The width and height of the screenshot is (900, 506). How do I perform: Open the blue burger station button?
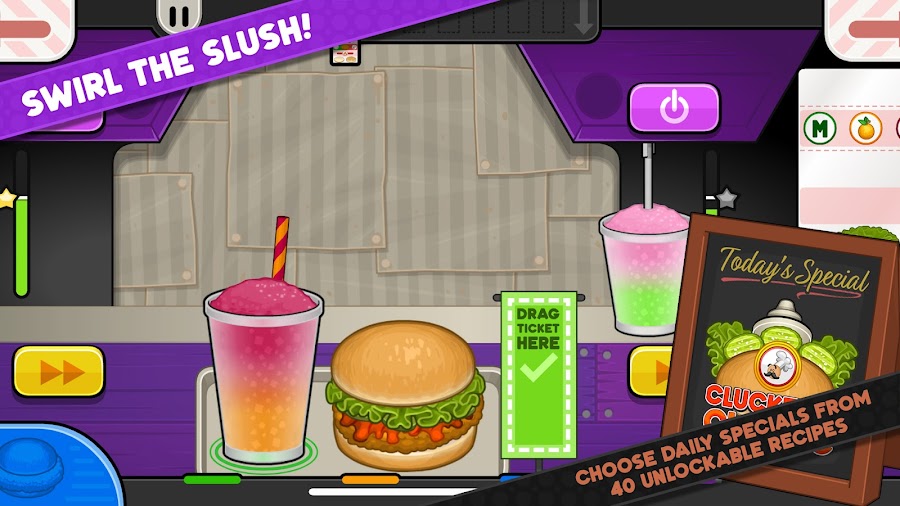point(52,472)
